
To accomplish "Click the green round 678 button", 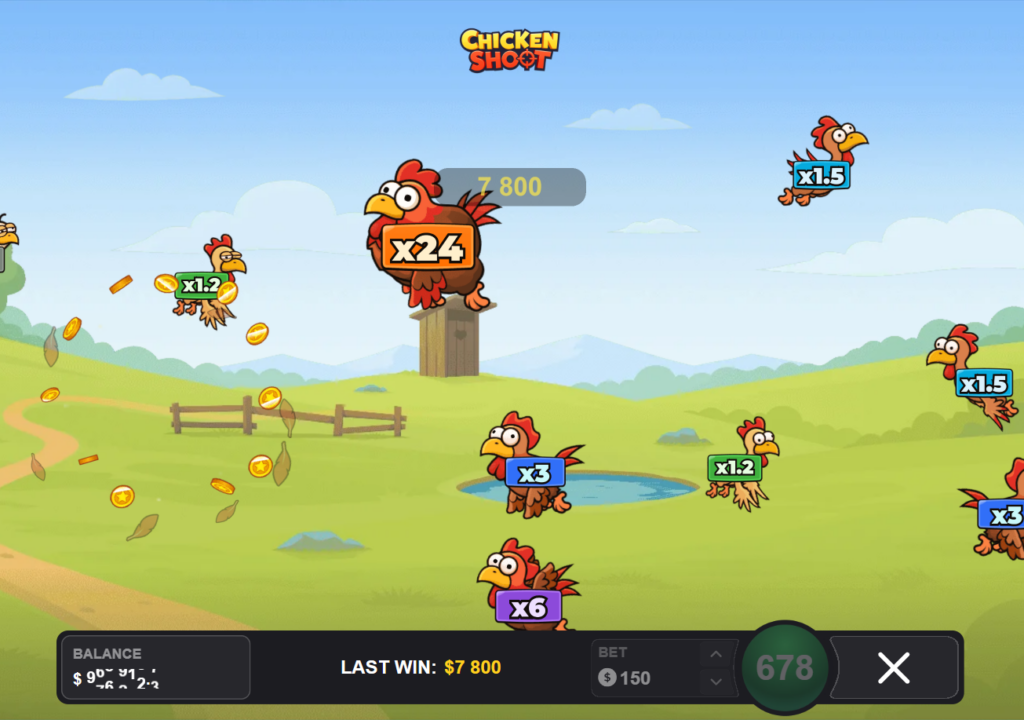I will (x=785, y=668).
